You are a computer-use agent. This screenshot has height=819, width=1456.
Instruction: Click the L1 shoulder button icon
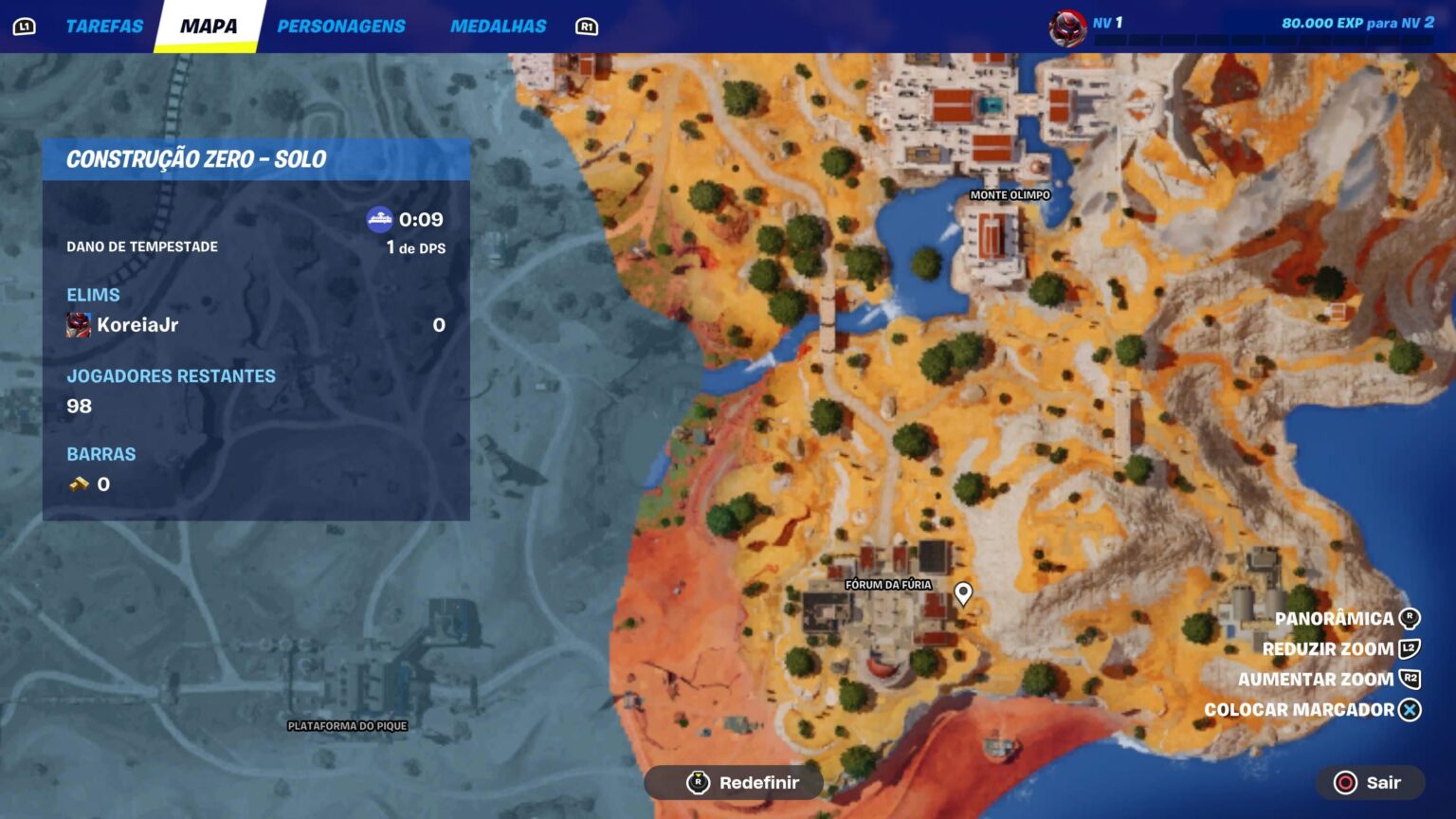coord(23,26)
